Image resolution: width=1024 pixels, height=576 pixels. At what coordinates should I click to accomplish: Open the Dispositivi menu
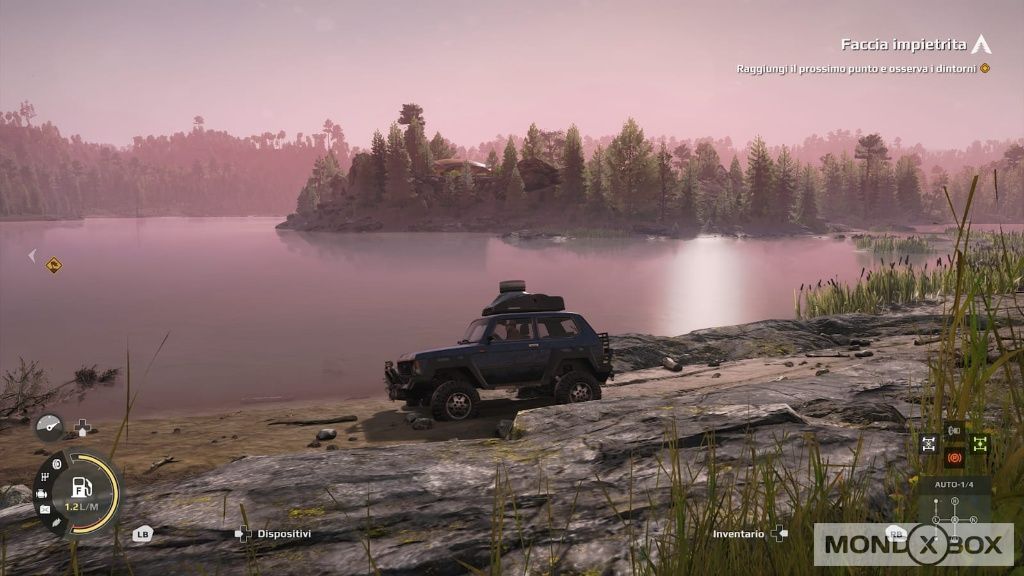tap(284, 534)
